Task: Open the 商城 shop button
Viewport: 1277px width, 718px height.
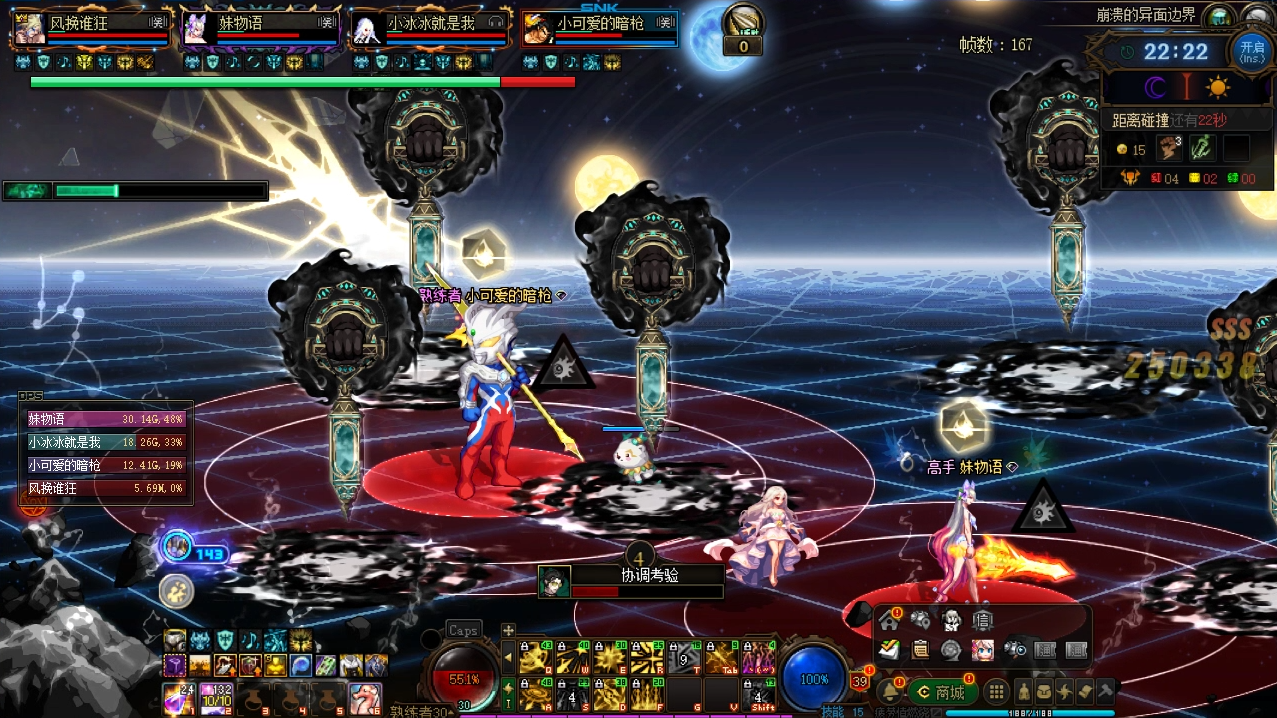Action: pyautogui.click(x=943, y=692)
